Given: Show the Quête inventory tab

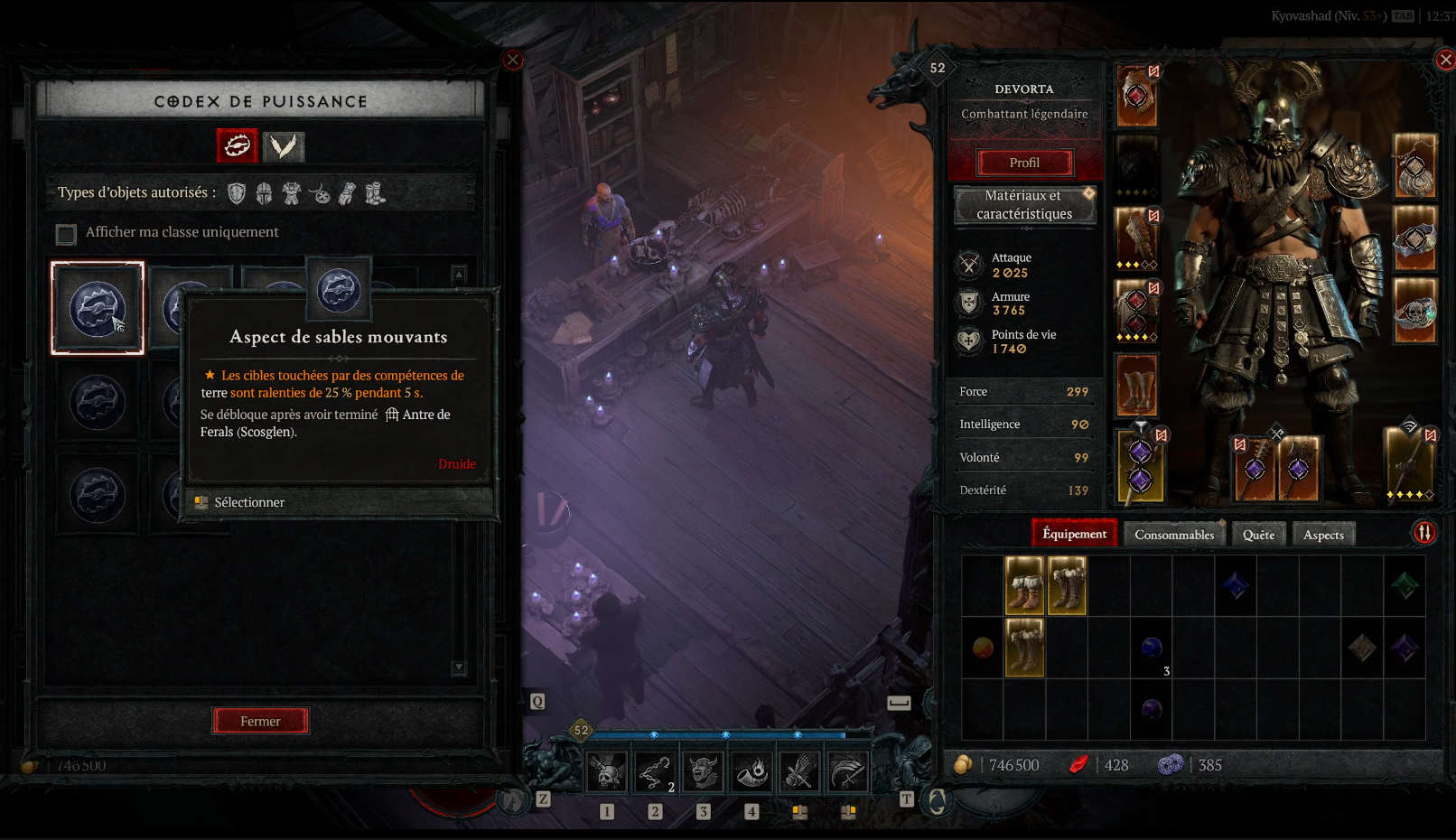Looking at the screenshot, I should click(1258, 535).
